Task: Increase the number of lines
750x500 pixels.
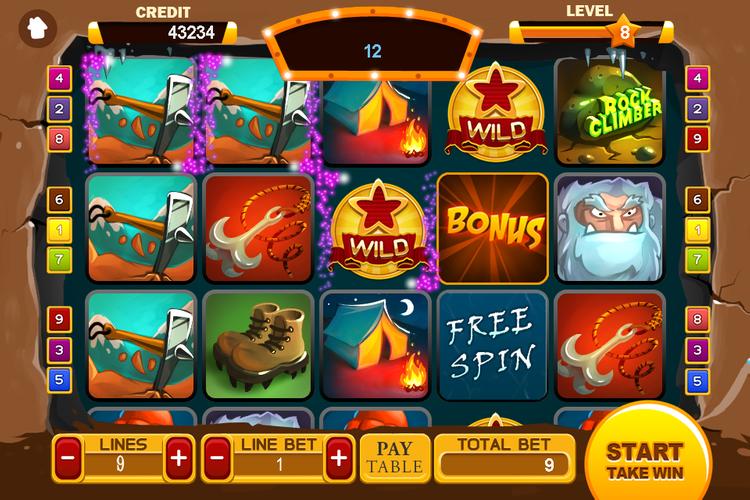Action: coord(179,459)
